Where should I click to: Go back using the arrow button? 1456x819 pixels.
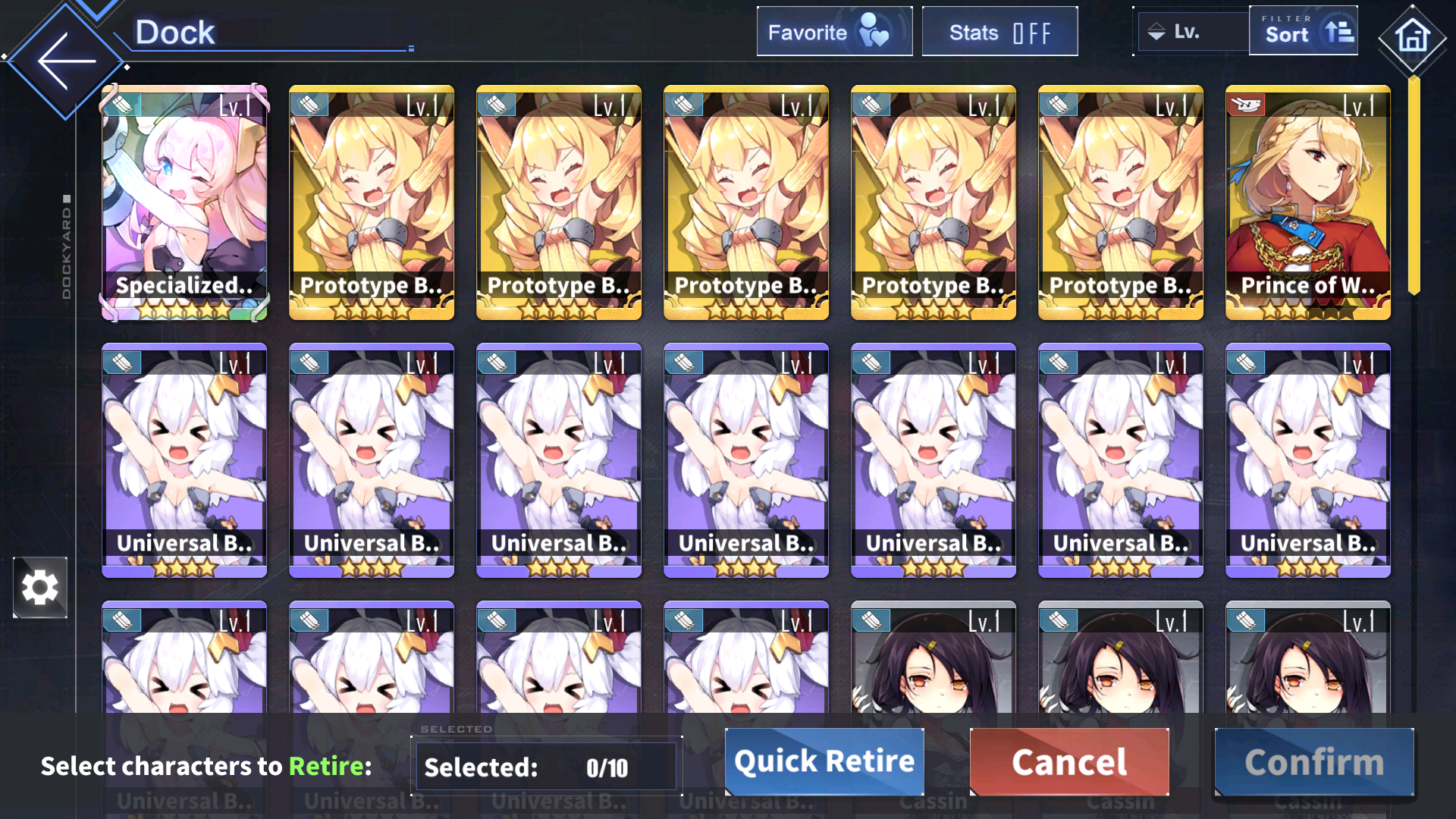pyautogui.click(x=67, y=61)
